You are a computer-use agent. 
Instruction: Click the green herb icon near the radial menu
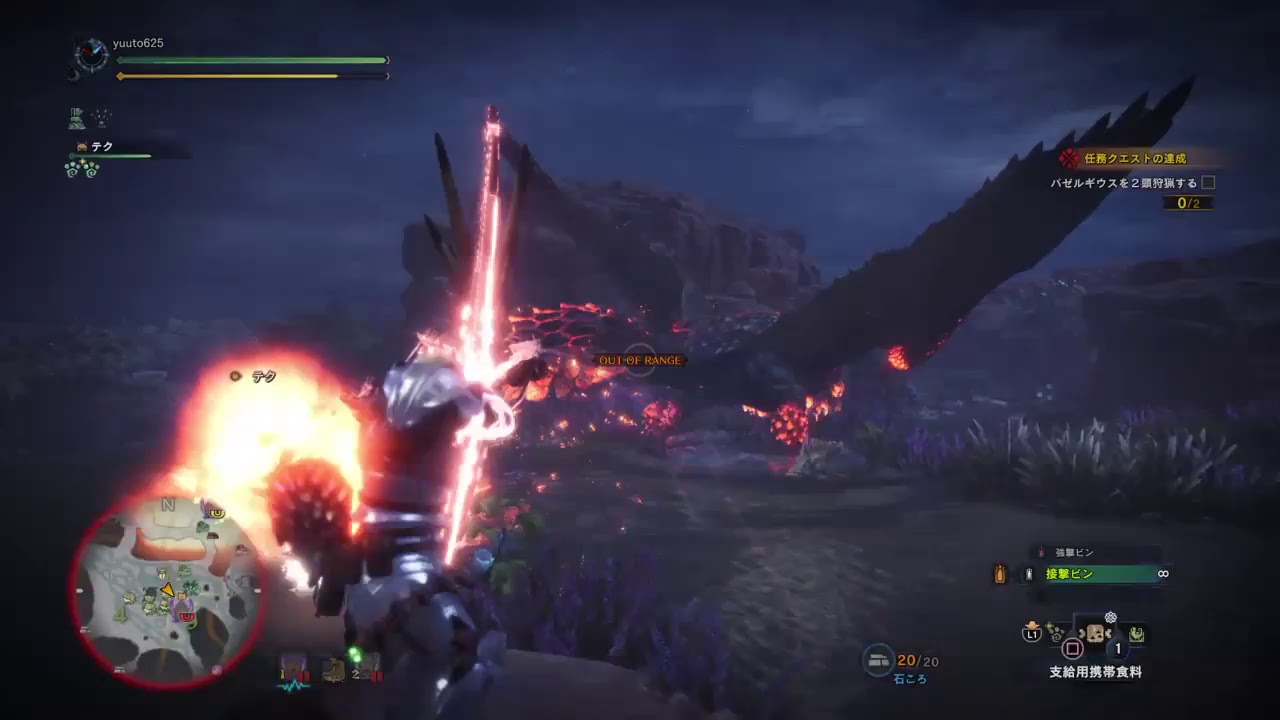[x=1054, y=633]
